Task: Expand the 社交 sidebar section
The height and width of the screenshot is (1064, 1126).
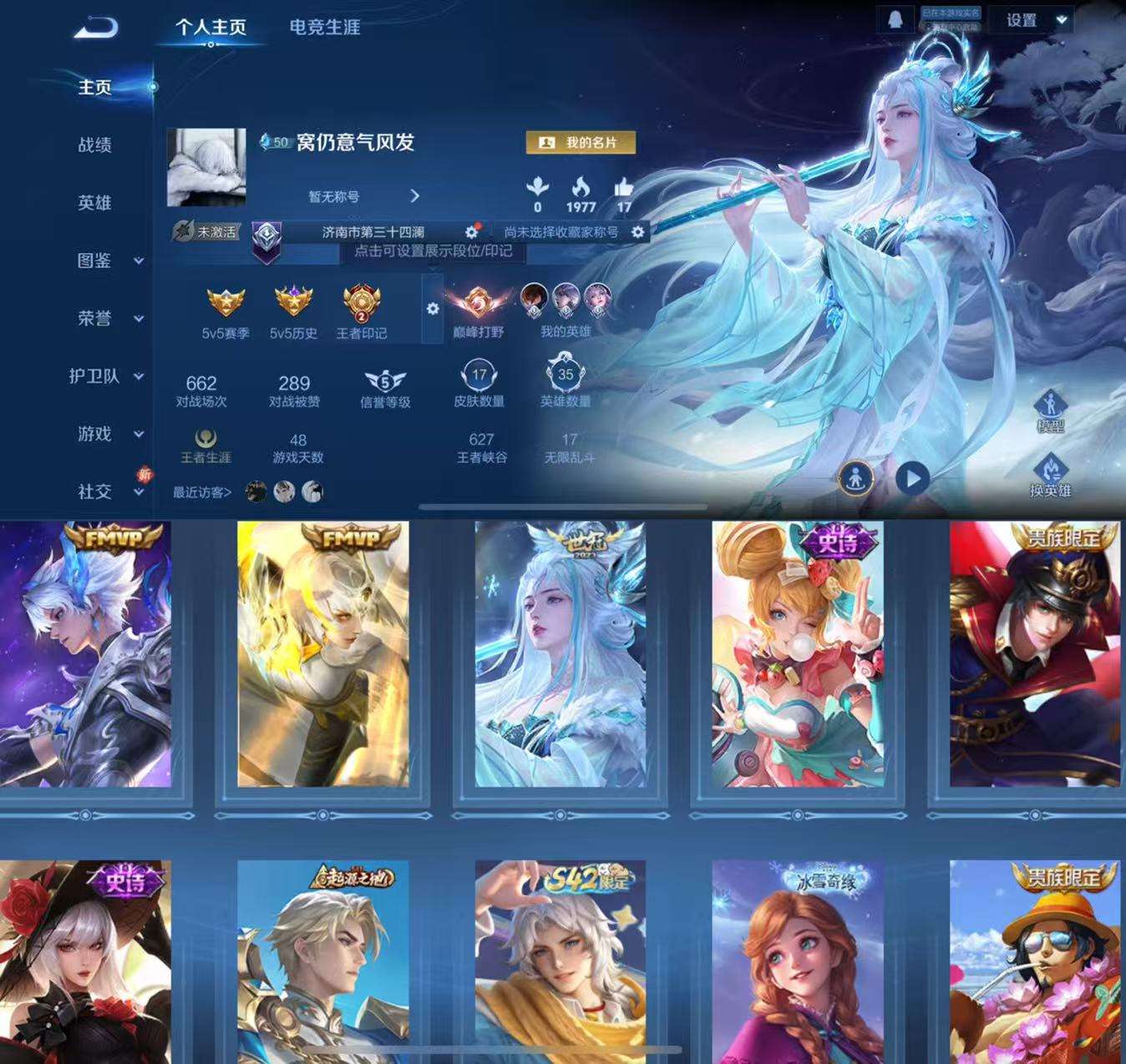Action: point(94,493)
